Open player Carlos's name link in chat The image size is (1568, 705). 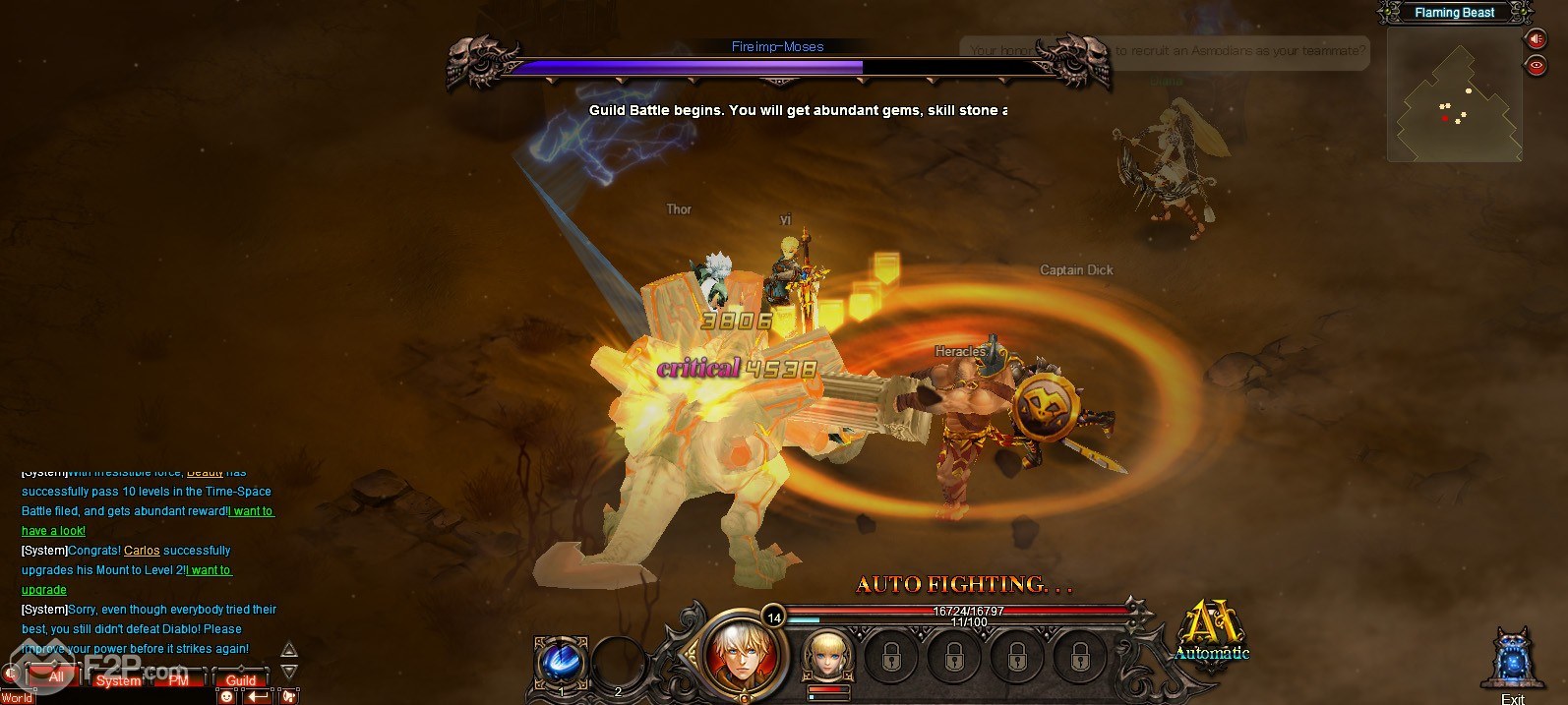pos(142,551)
